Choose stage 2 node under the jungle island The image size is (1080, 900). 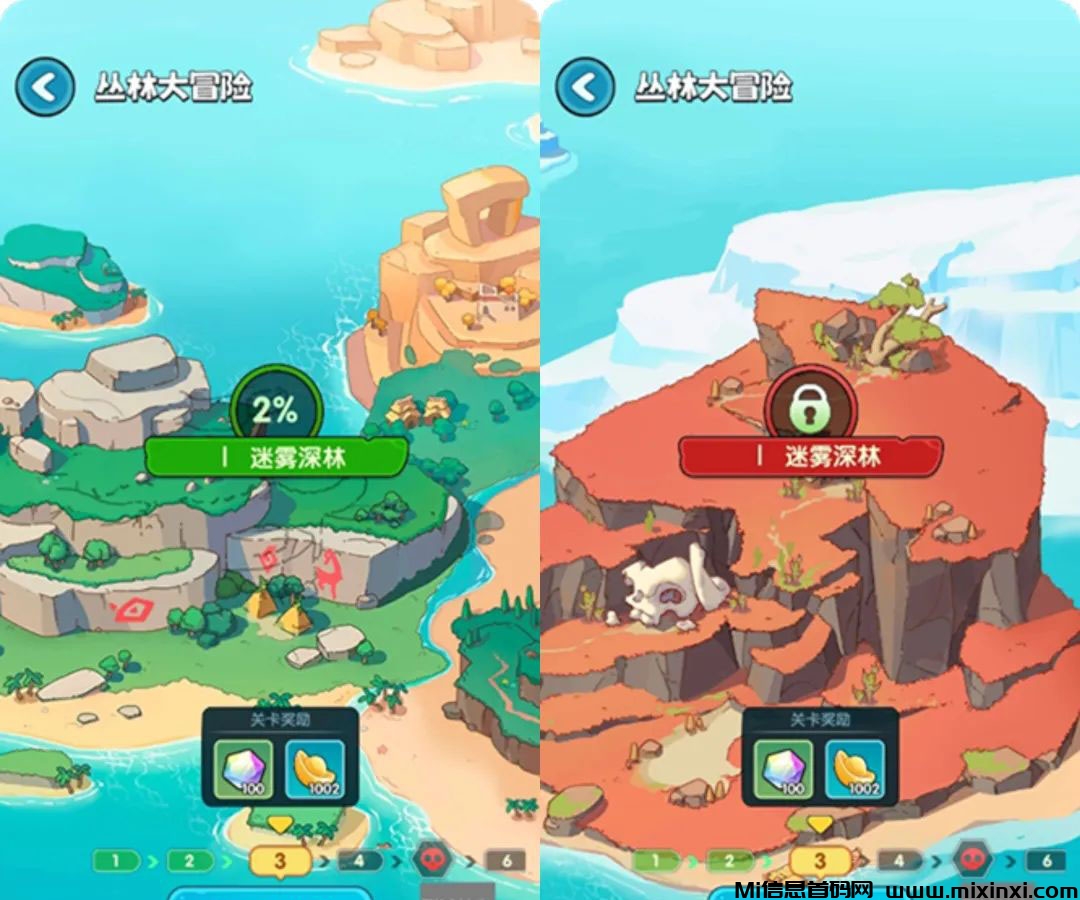pos(190,861)
